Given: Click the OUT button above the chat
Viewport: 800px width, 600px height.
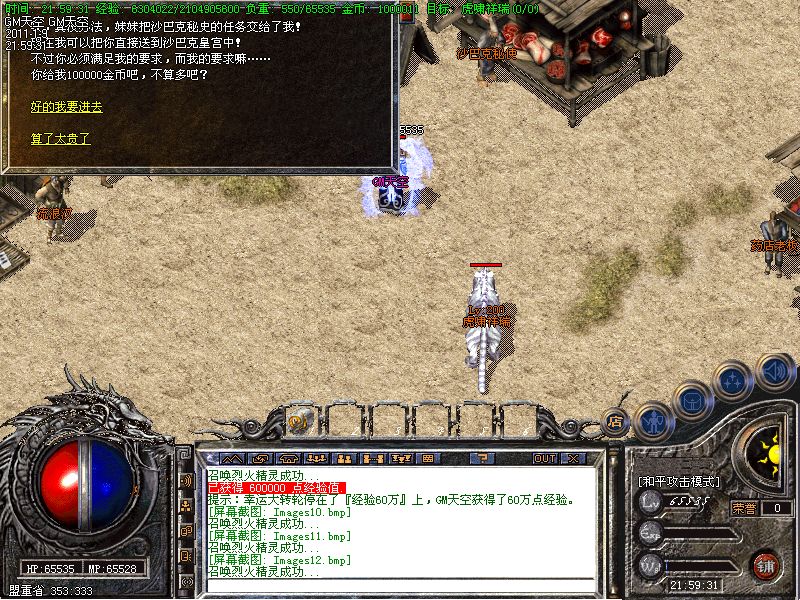Looking at the screenshot, I should click(544, 459).
